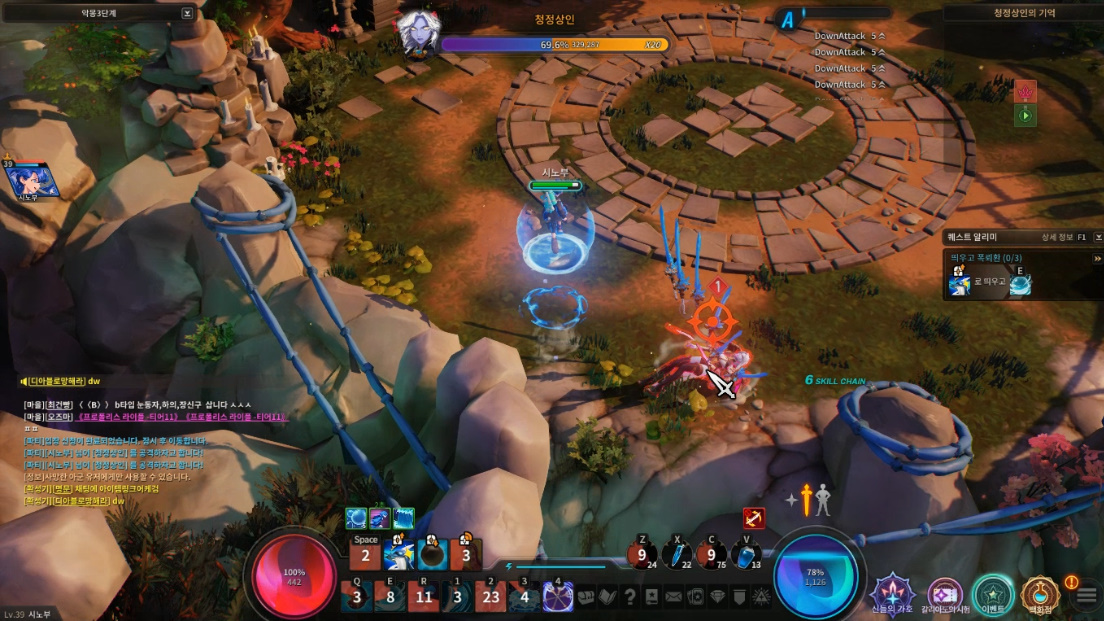1104x621 pixels.
Task: Open the 이벤트 menu
Action: point(993,594)
